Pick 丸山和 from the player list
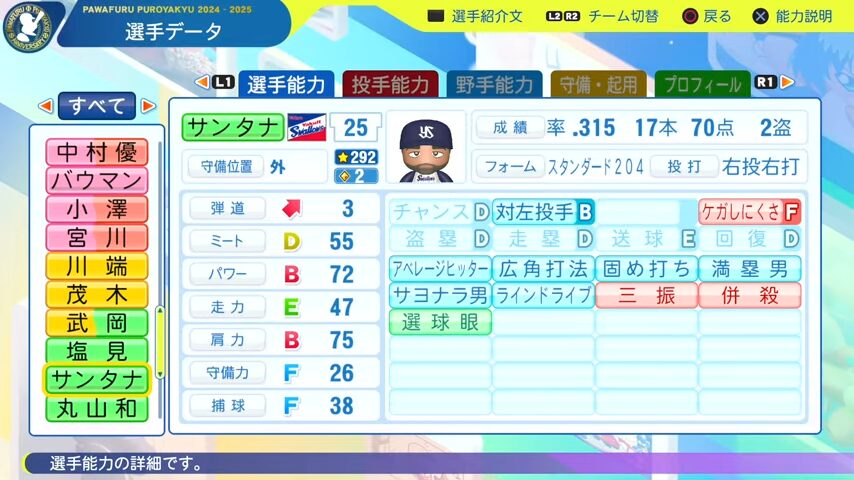The width and height of the screenshot is (854, 480). 96,408
